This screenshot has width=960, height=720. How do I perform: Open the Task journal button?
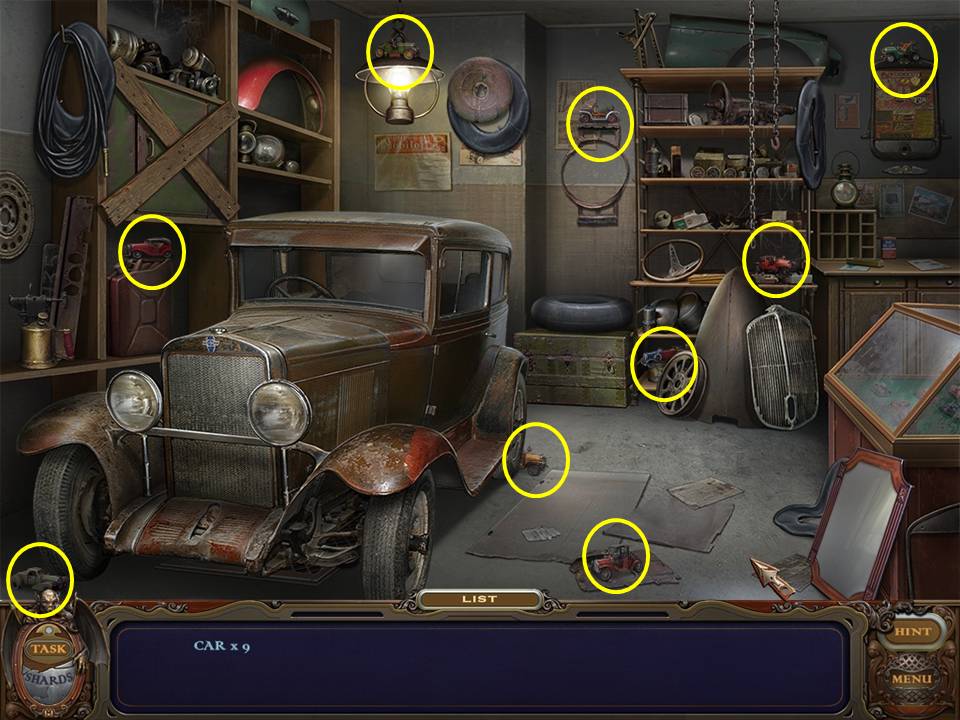[x=47, y=648]
